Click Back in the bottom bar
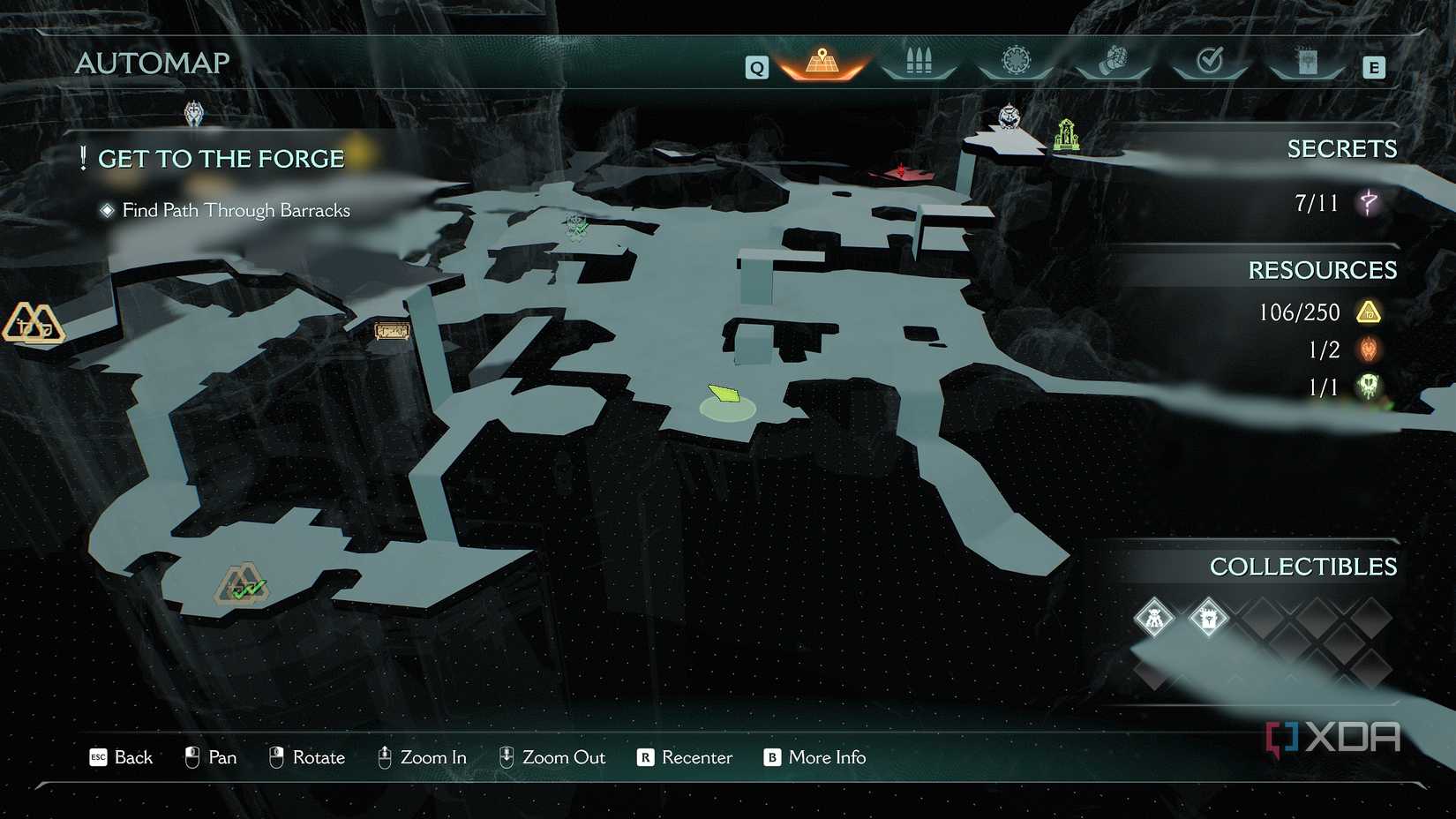Screen dimensions: 1456x819 point(122,757)
